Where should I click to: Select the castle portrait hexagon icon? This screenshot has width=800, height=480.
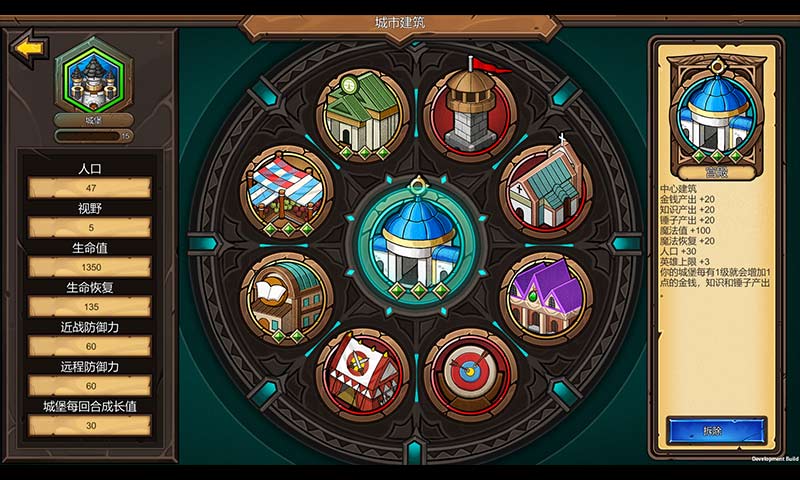94,77
